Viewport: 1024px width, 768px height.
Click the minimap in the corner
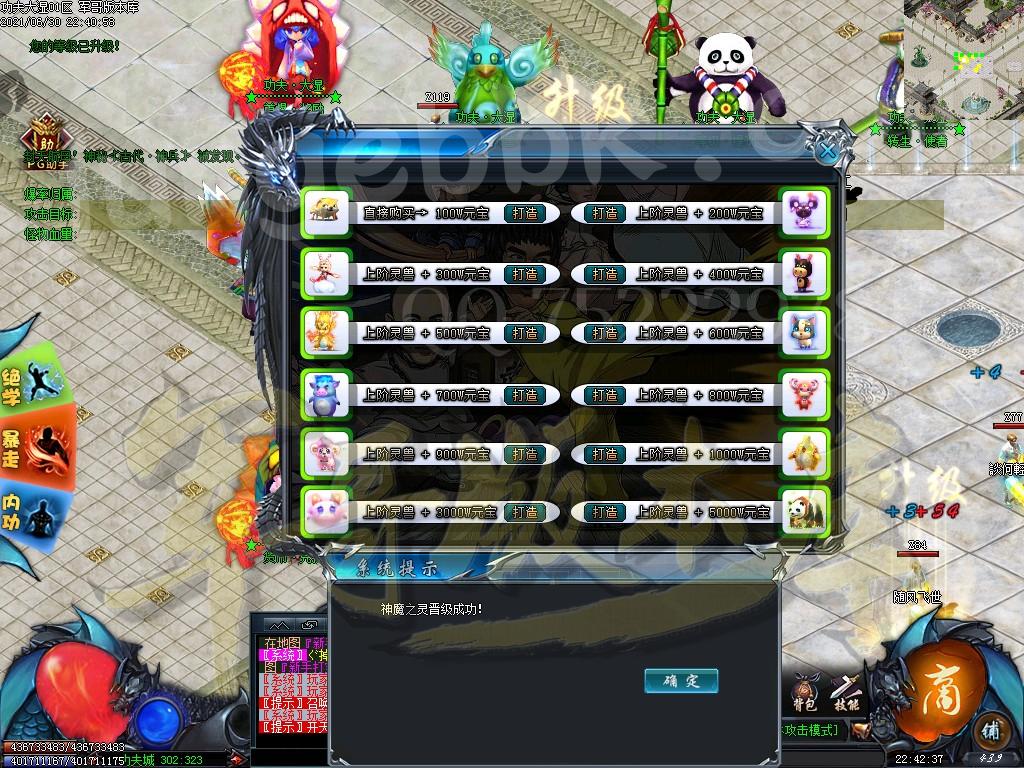point(962,58)
